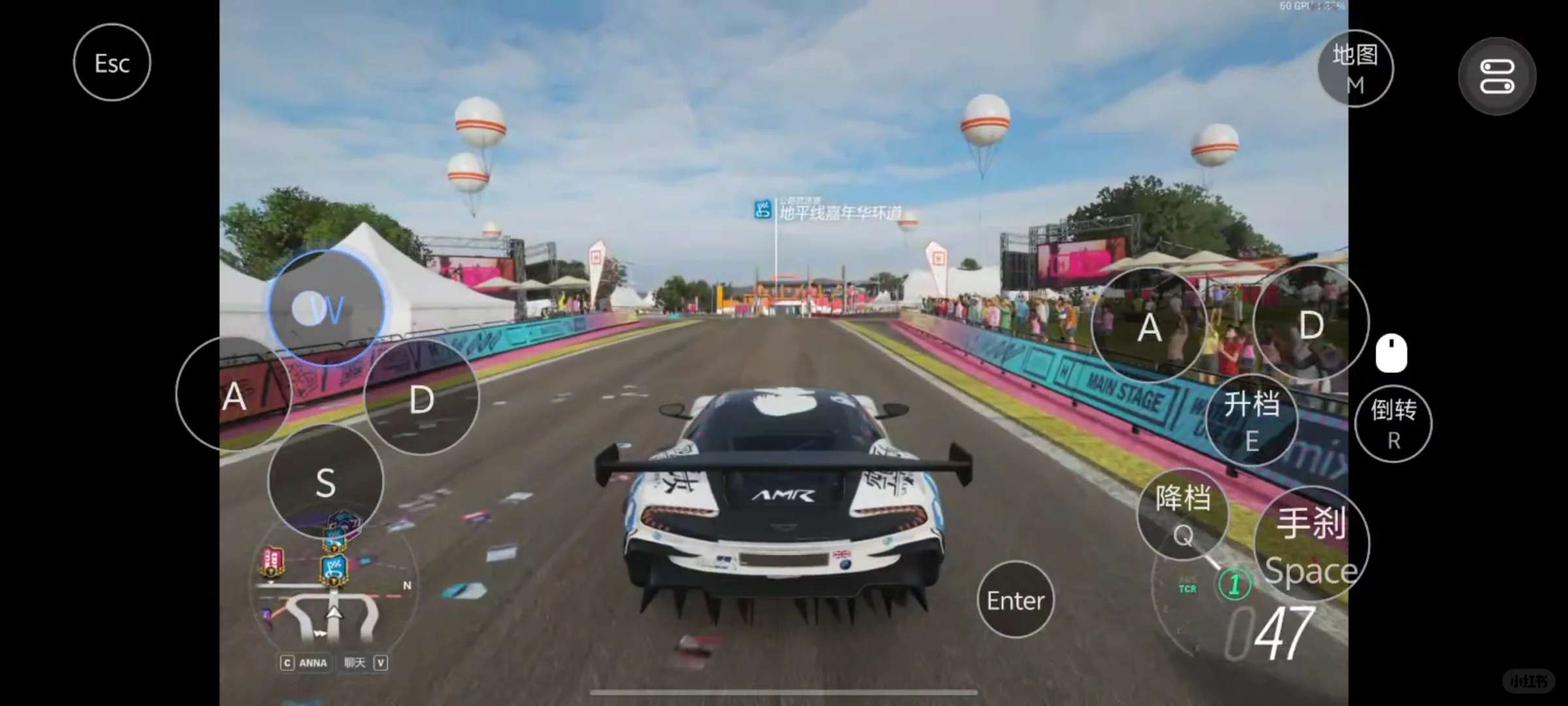Toggle the white mouse icon
The image size is (1568, 706).
[x=1391, y=354]
